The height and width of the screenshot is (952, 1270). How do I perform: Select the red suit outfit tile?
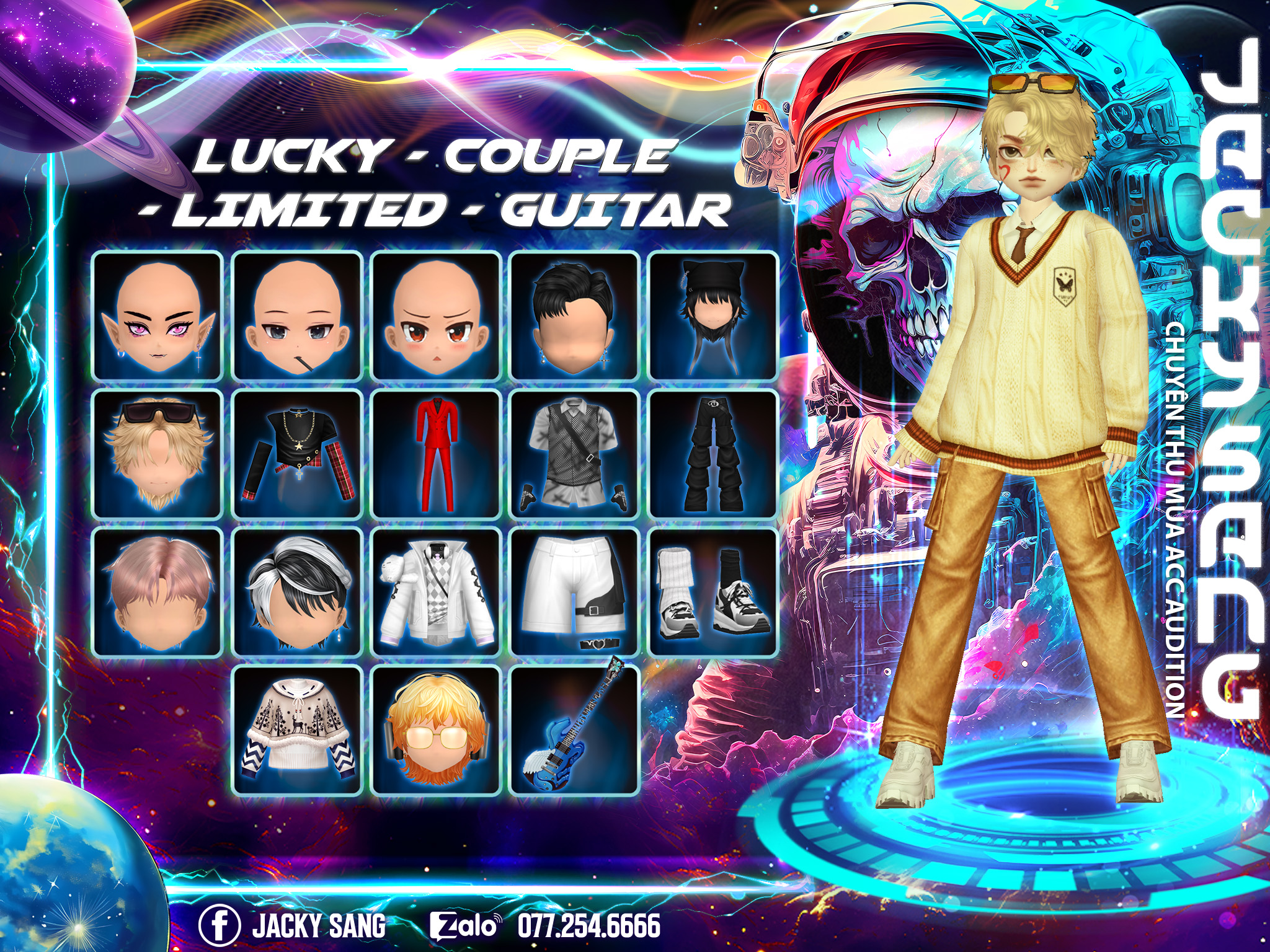pos(436,454)
